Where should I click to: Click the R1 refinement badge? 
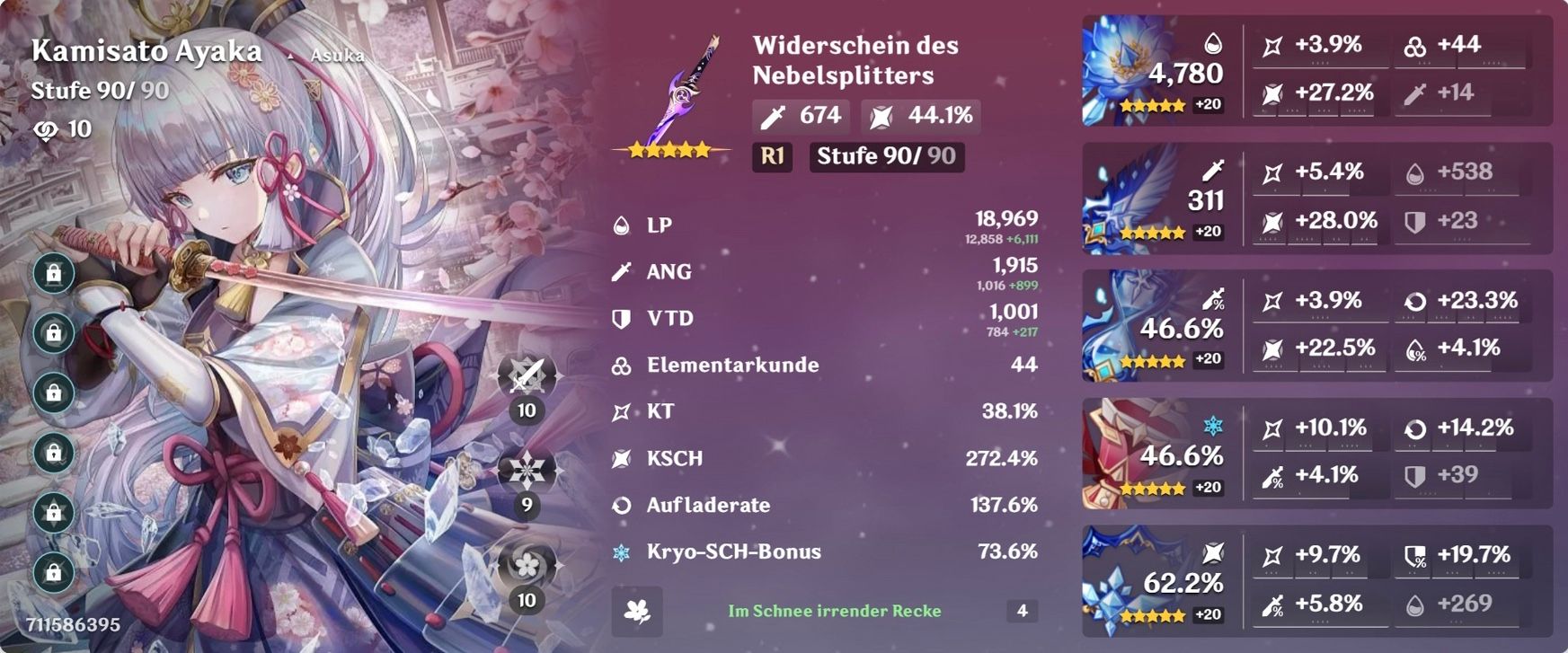(770, 157)
